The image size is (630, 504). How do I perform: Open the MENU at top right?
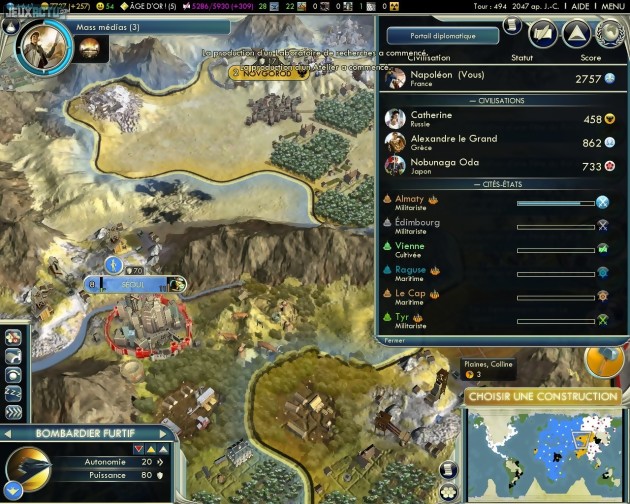click(612, 6)
